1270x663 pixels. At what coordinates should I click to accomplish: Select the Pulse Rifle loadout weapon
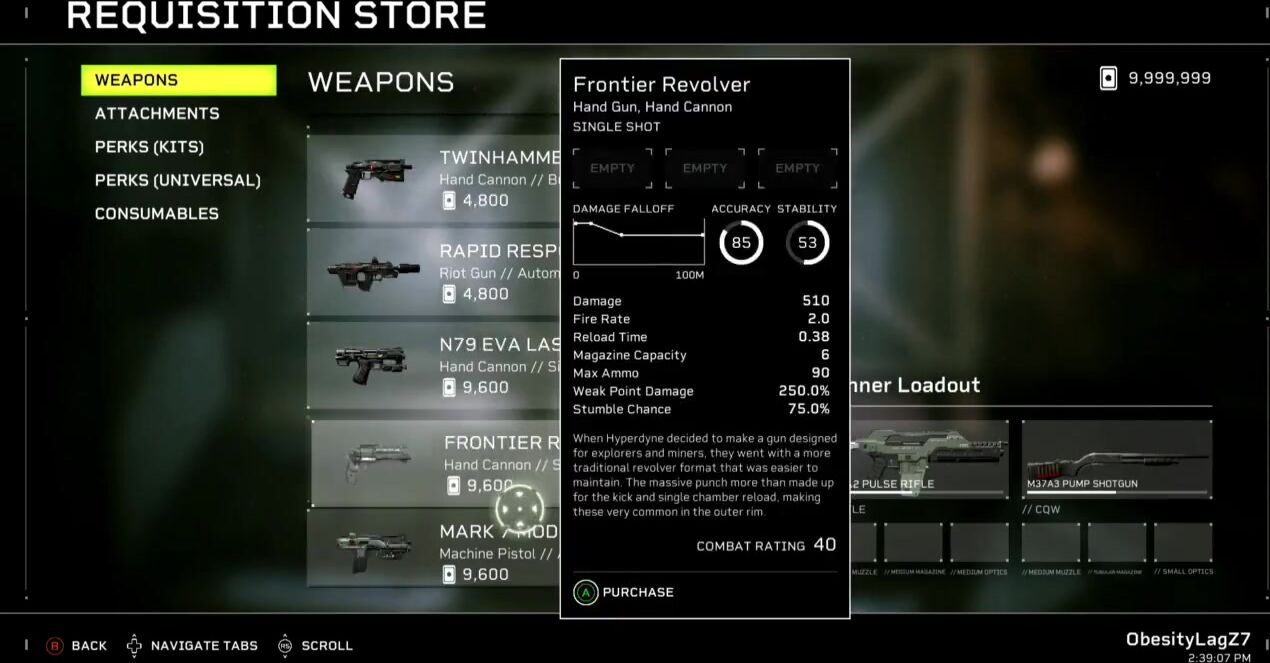(929, 460)
